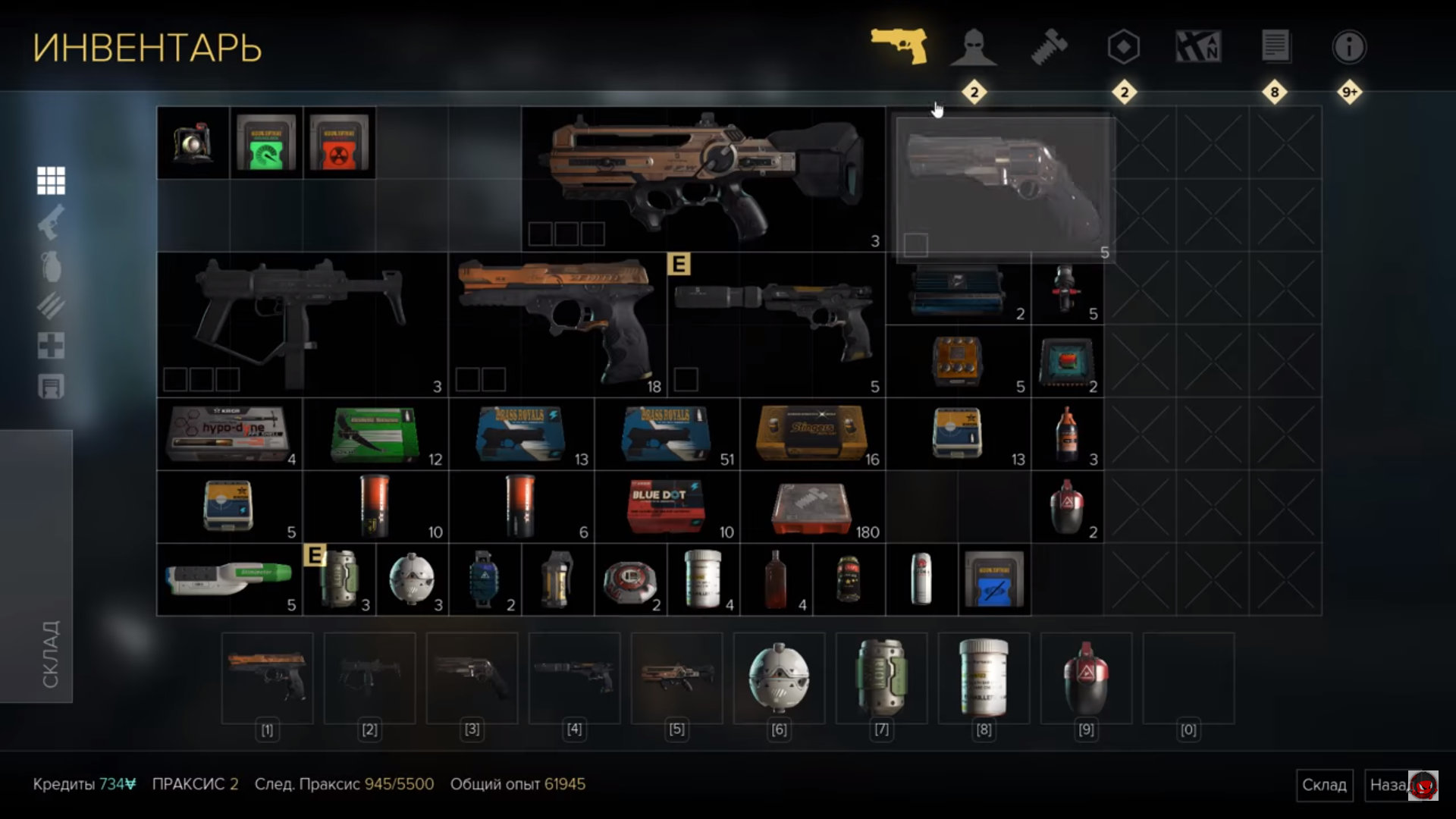Choose hotbar slot 3 revolver
This screenshot has width=1456, height=819.
(x=472, y=678)
